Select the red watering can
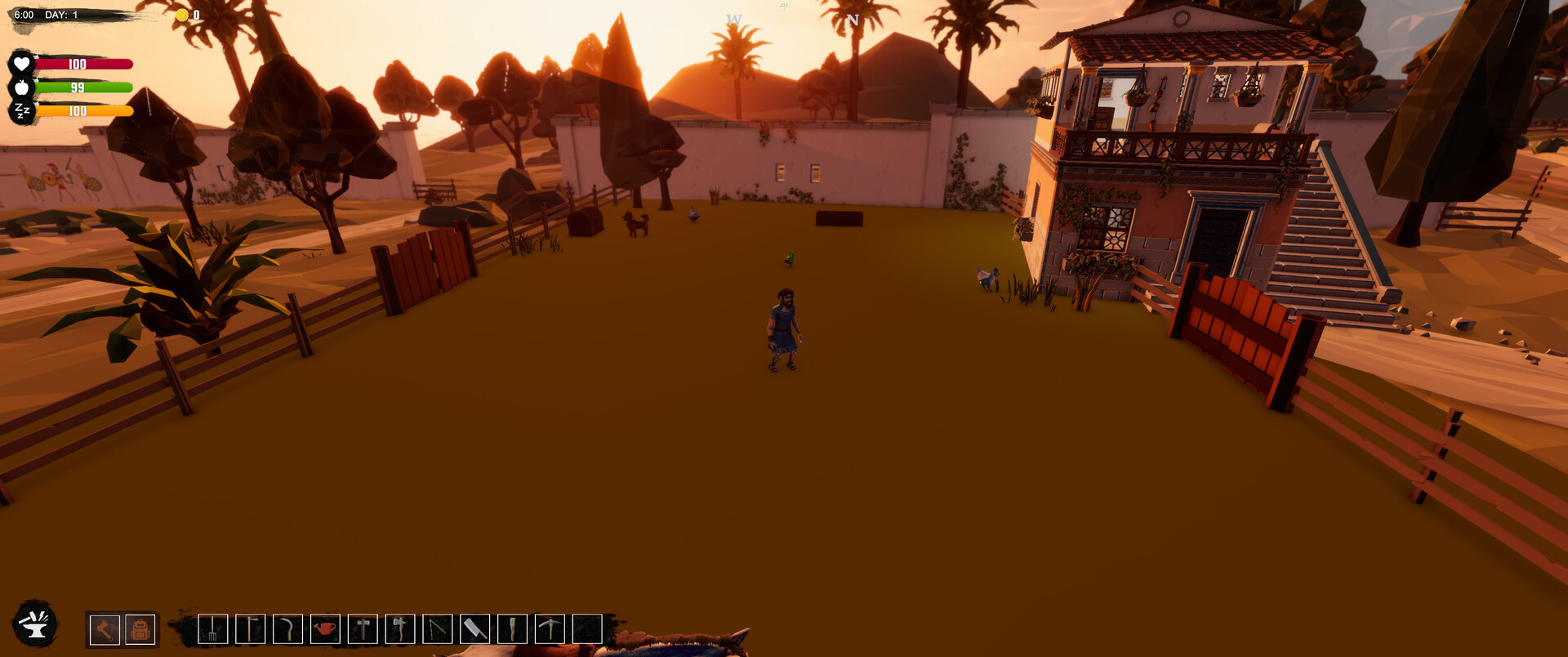 pyautogui.click(x=323, y=631)
